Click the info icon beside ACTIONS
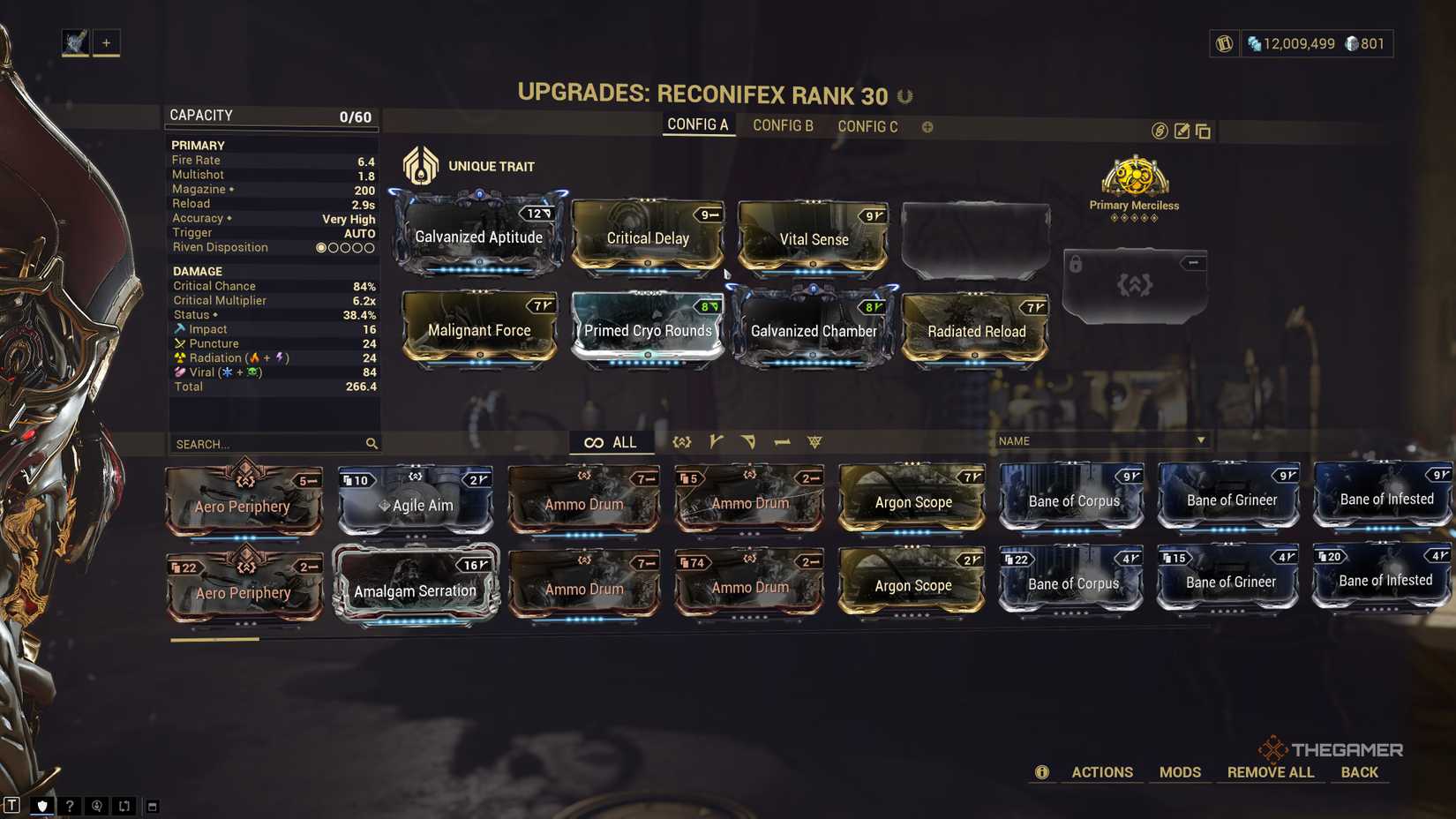The height and width of the screenshot is (819, 1456). [1042, 772]
